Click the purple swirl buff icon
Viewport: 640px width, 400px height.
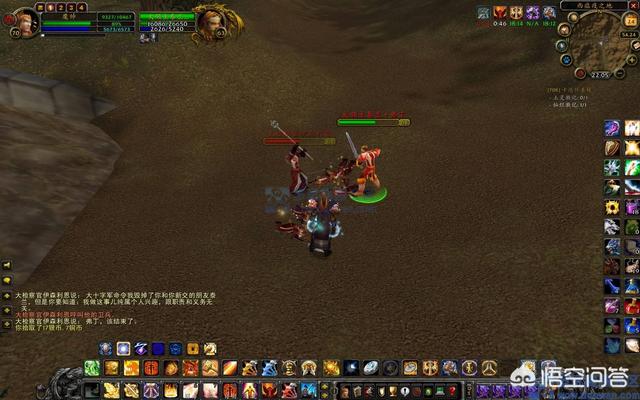tap(533, 13)
